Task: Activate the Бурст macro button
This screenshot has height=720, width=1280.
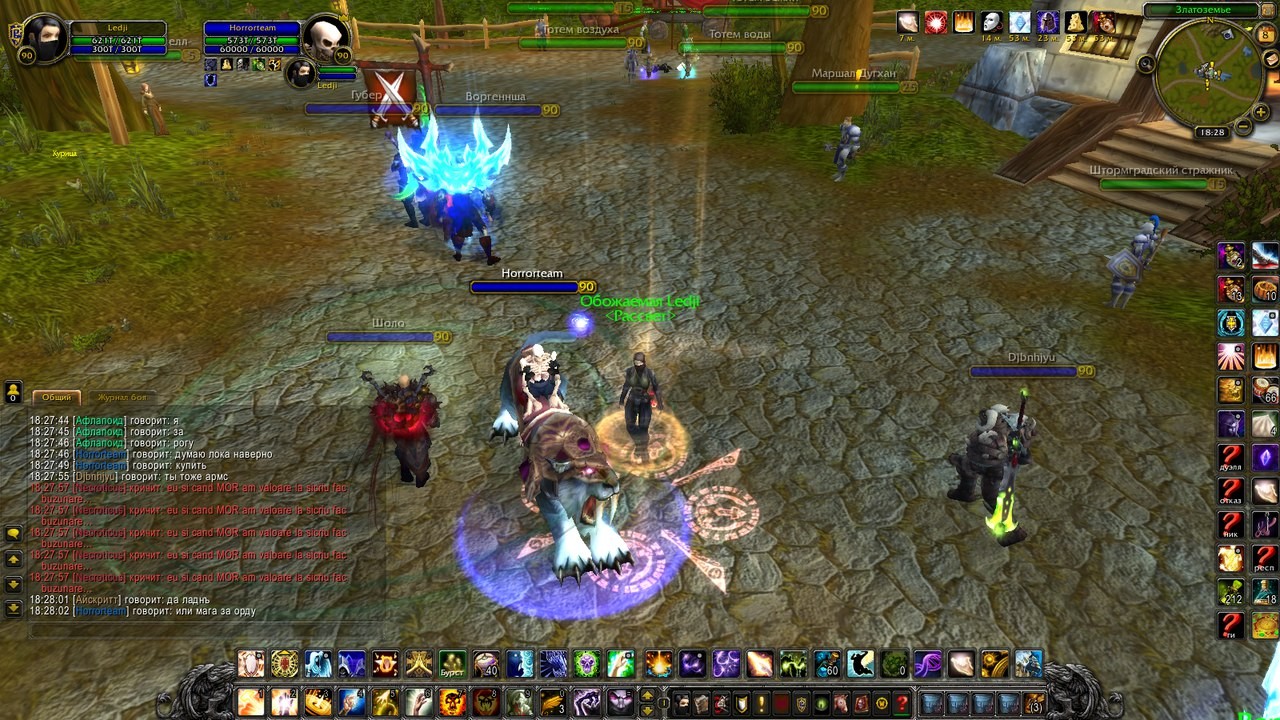Action: click(452, 664)
